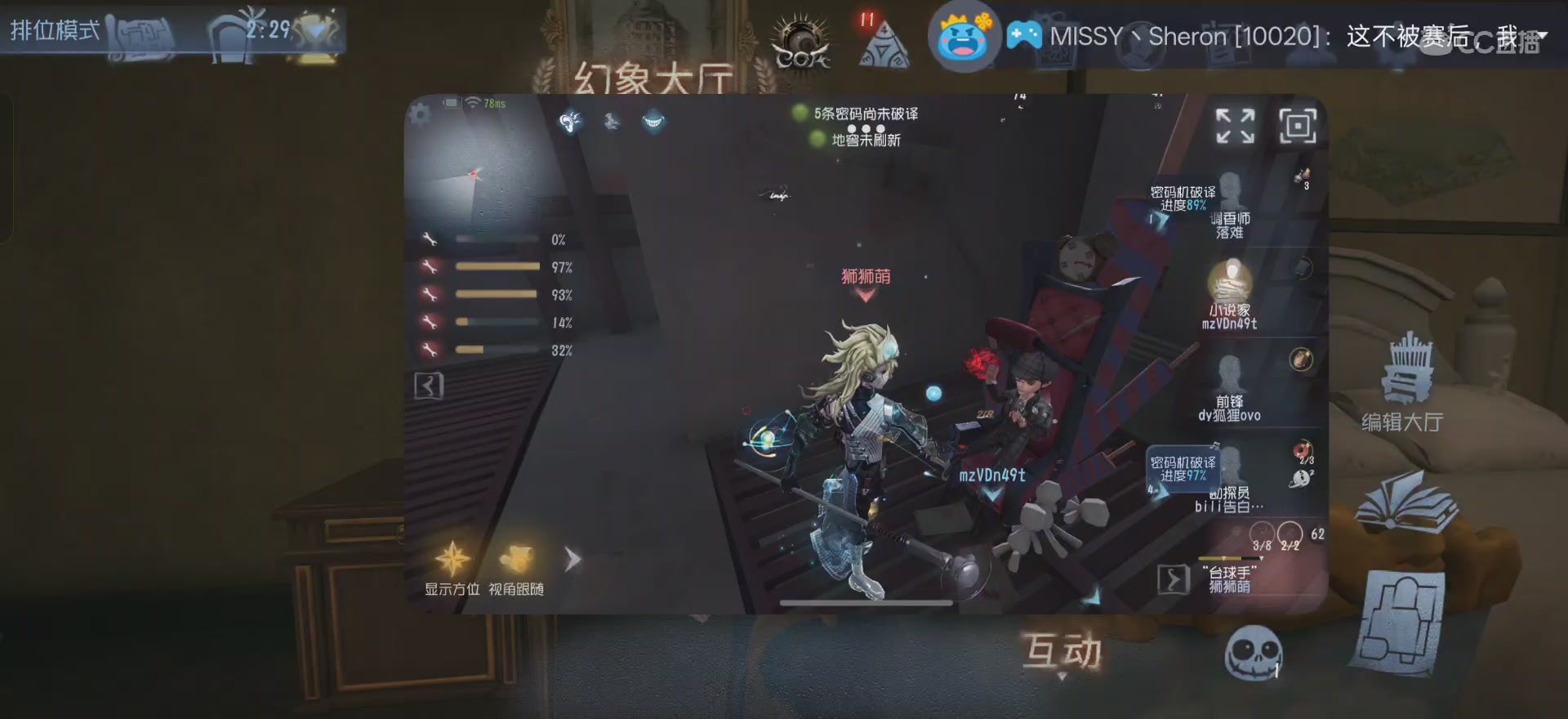Screen dimensions: 1568x719
Task: Tap the screen capture frame icon beside fullscreen
Action: (1297, 127)
